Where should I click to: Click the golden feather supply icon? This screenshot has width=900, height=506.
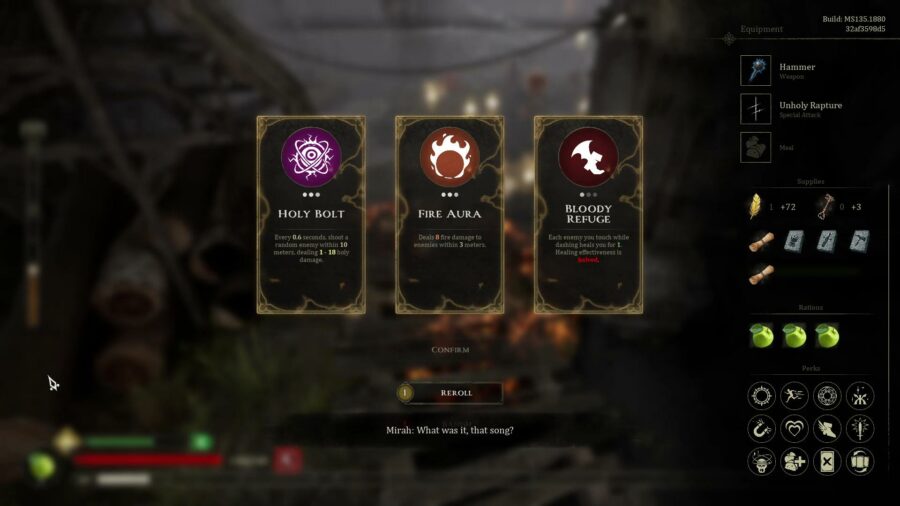click(x=756, y=206)
